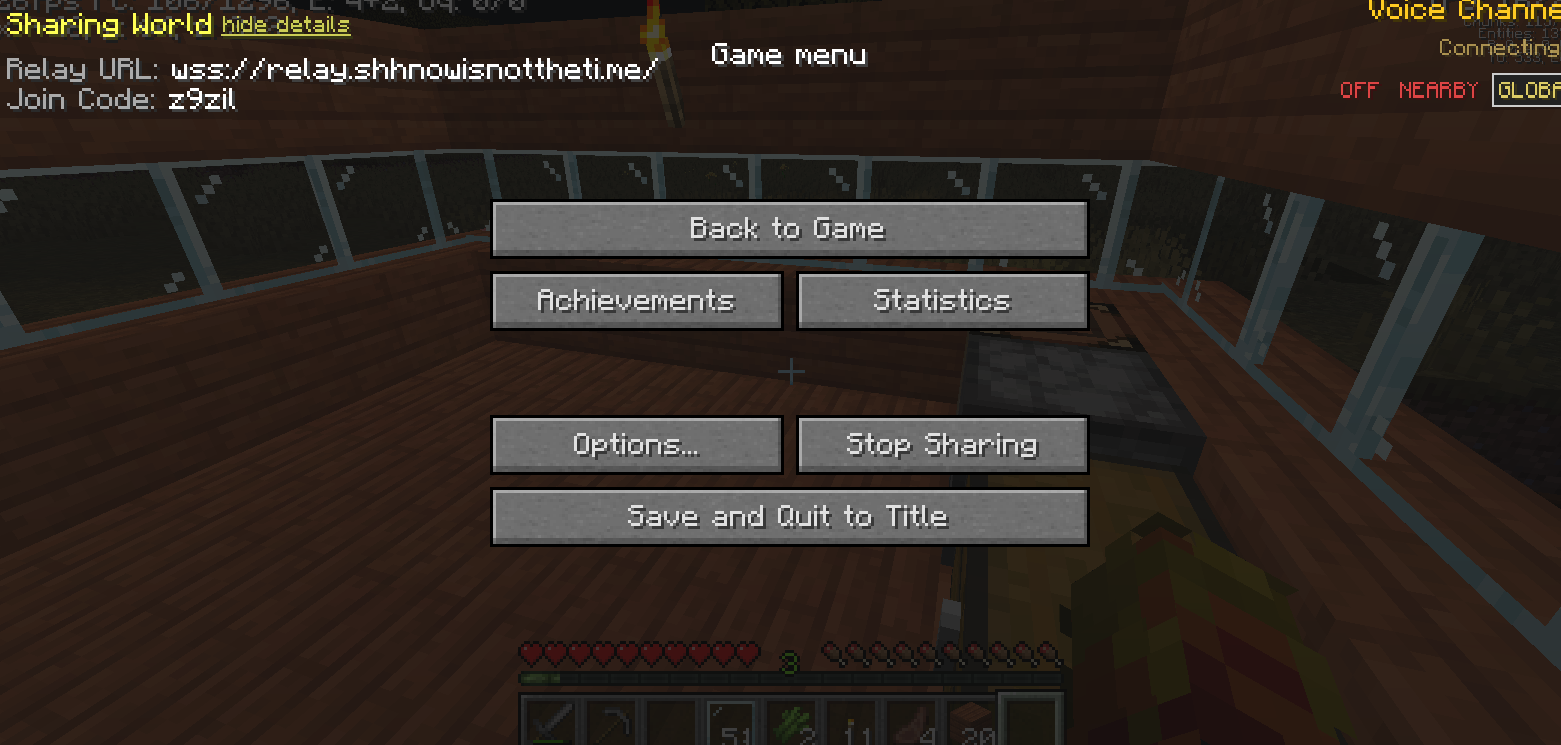Image resolution: width=1561 pixels, height=745 pixels.
Task: Hide the shared world details
Action: coord(286,25)
